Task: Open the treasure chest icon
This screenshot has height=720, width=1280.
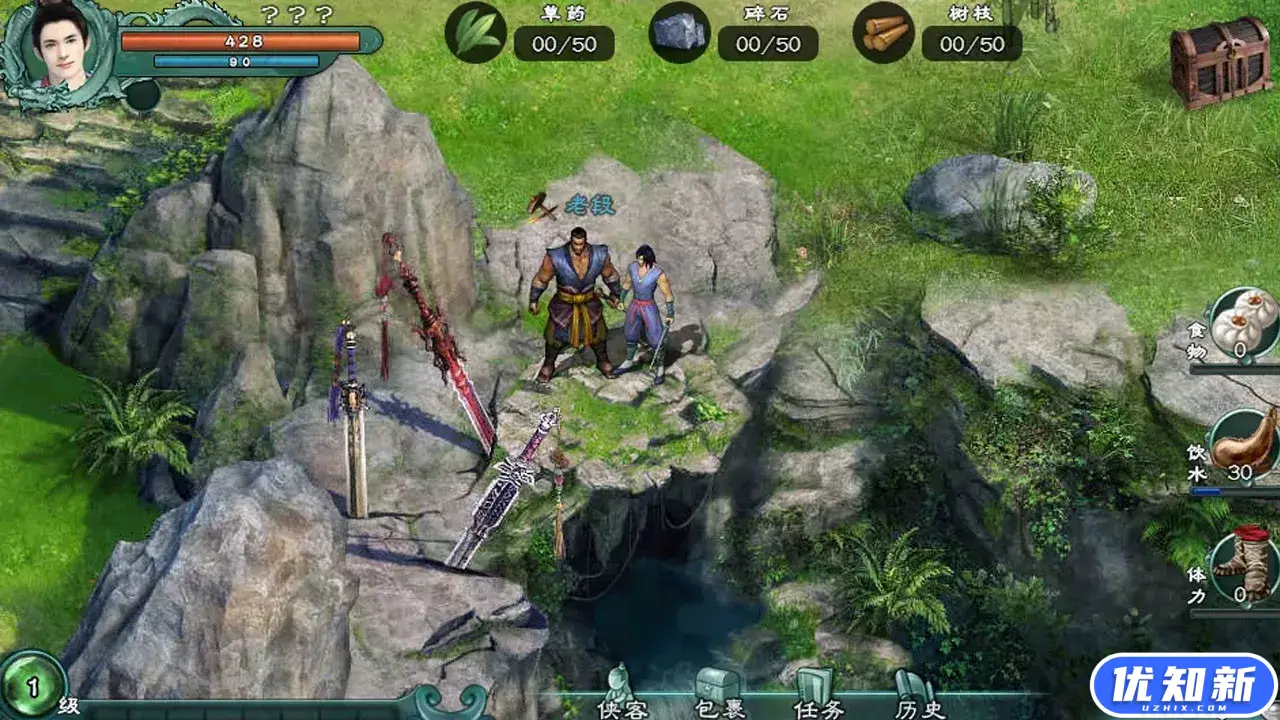Action: 1220,60
